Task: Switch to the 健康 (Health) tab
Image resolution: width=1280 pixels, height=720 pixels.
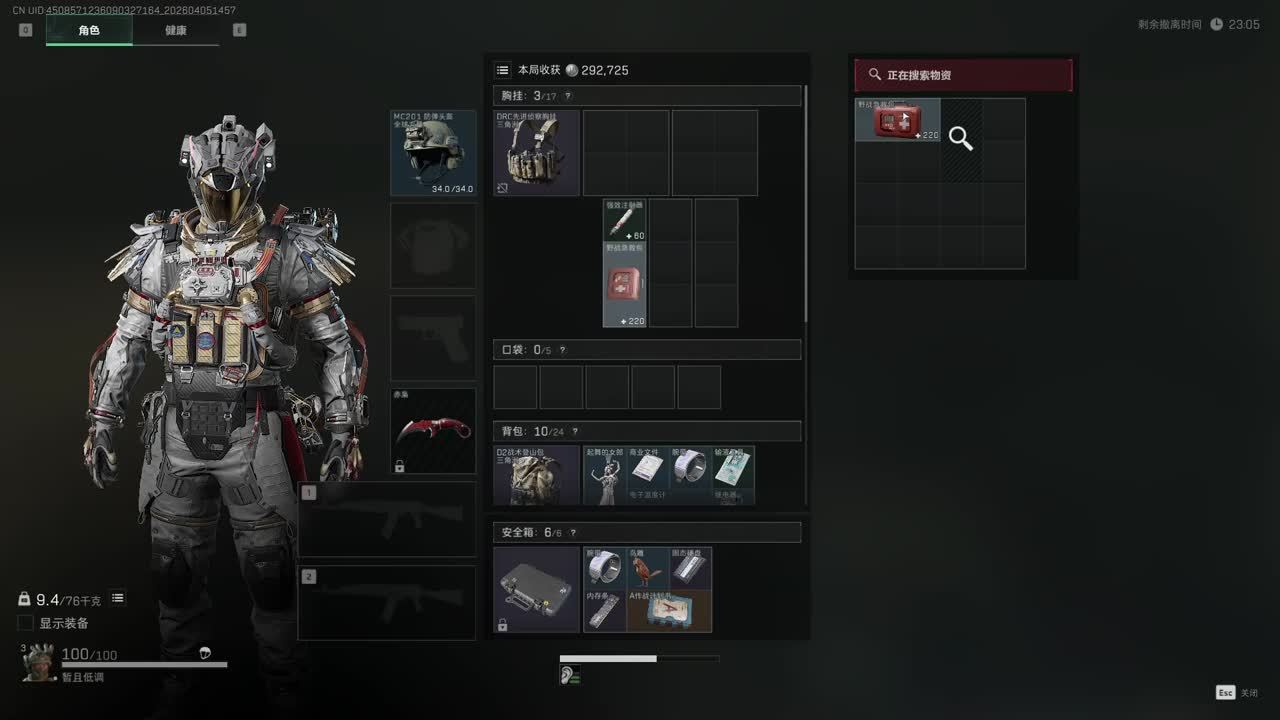Action: pyautogui.click(x=175, y=30)
